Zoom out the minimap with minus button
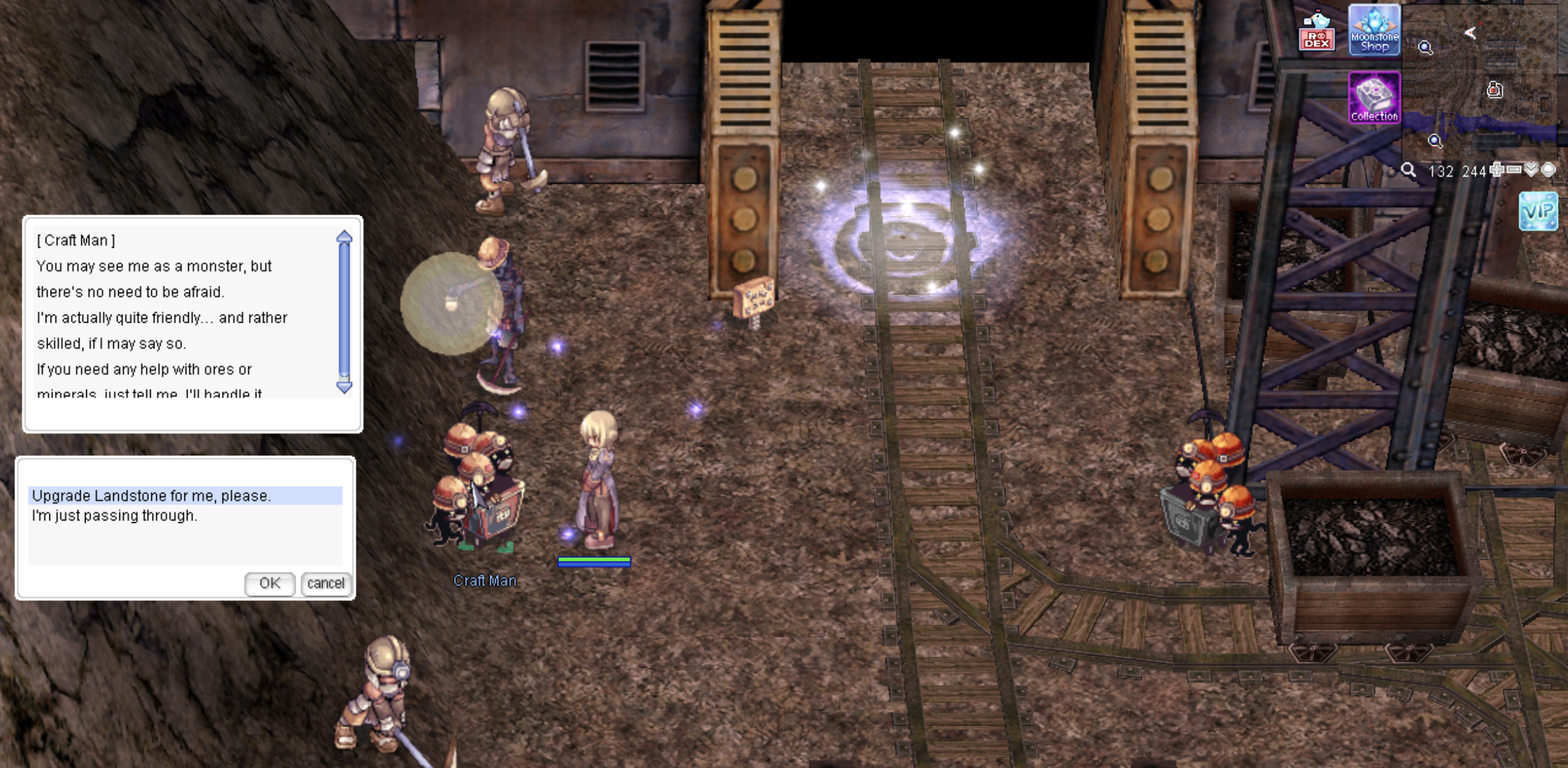 pos(1514,169)
